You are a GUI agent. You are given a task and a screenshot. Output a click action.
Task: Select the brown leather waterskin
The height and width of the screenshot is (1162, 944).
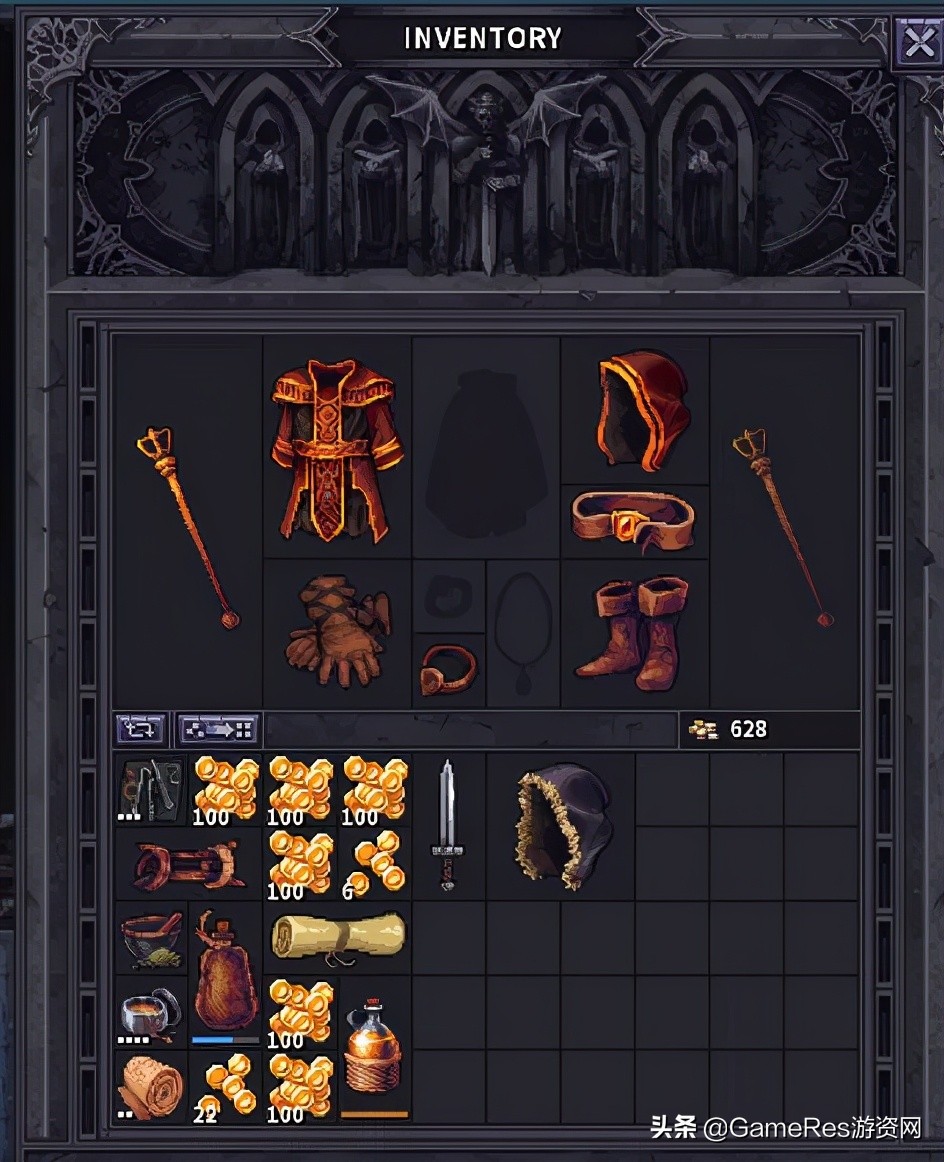(x=224, y=975)
